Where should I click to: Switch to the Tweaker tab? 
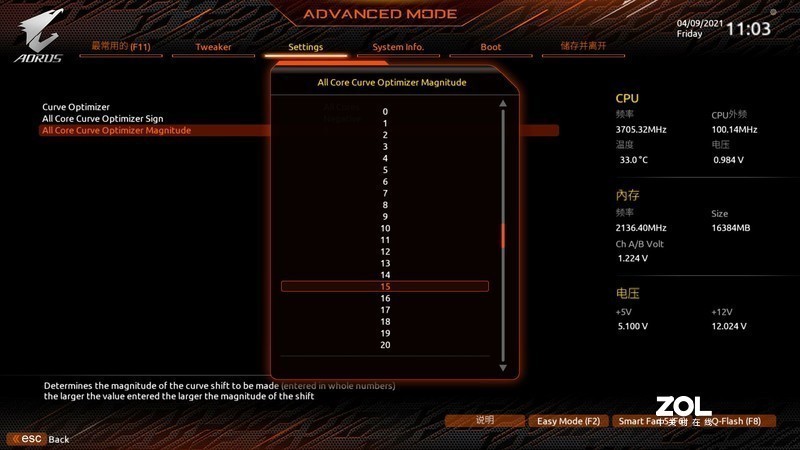click(x=212, y=47)
